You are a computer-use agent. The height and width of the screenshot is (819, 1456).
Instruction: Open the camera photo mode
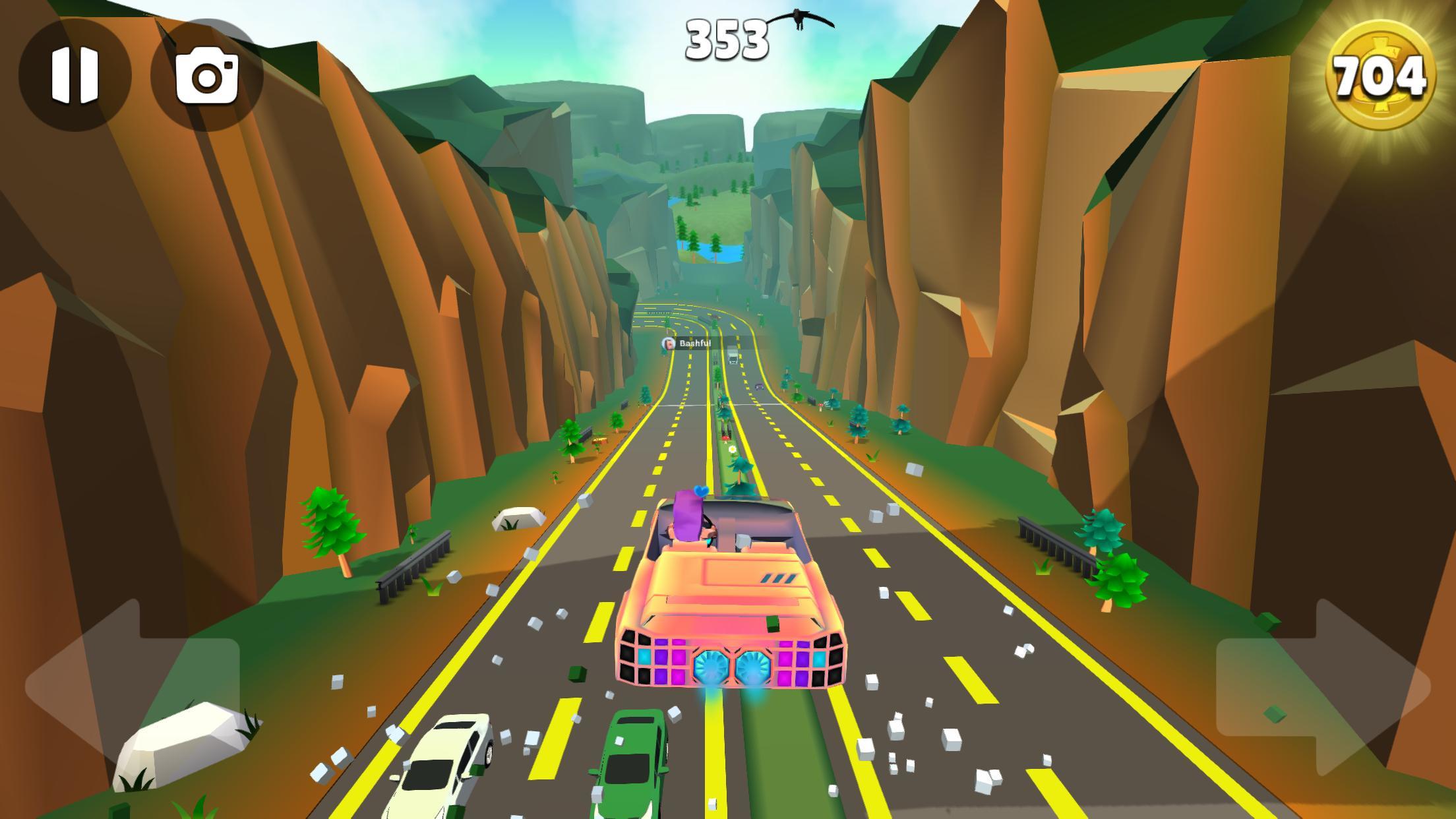208,73
